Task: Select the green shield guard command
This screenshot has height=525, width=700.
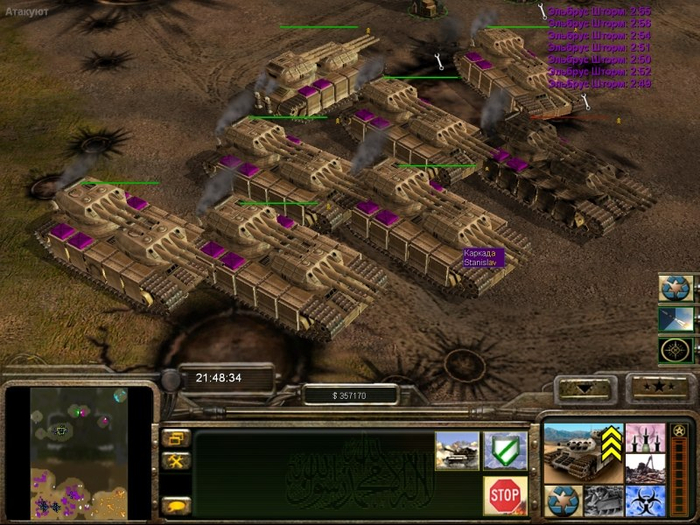Action: 505,451
